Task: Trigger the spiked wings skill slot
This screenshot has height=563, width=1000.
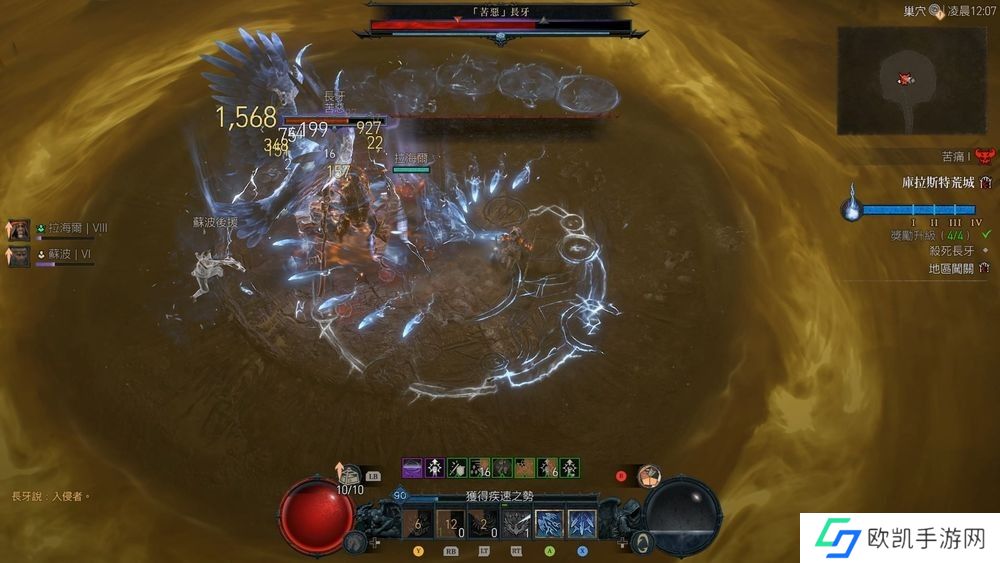Action: [x=517, y=524]
